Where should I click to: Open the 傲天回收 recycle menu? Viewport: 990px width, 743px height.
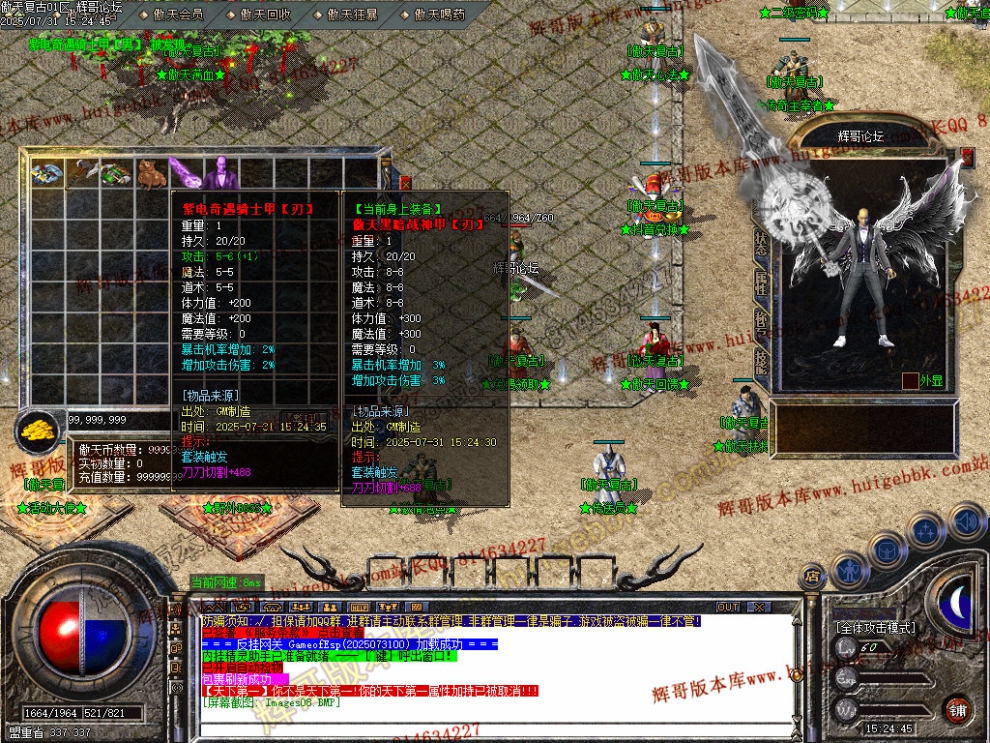pyautogui.click(x=264, y=15)
